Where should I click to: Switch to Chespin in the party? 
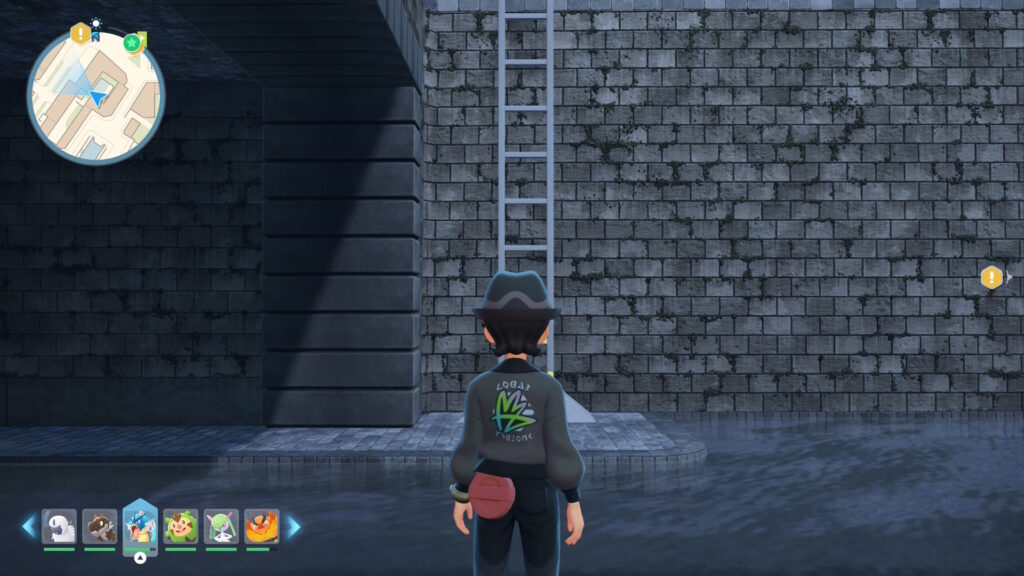[x=180, y=527]
